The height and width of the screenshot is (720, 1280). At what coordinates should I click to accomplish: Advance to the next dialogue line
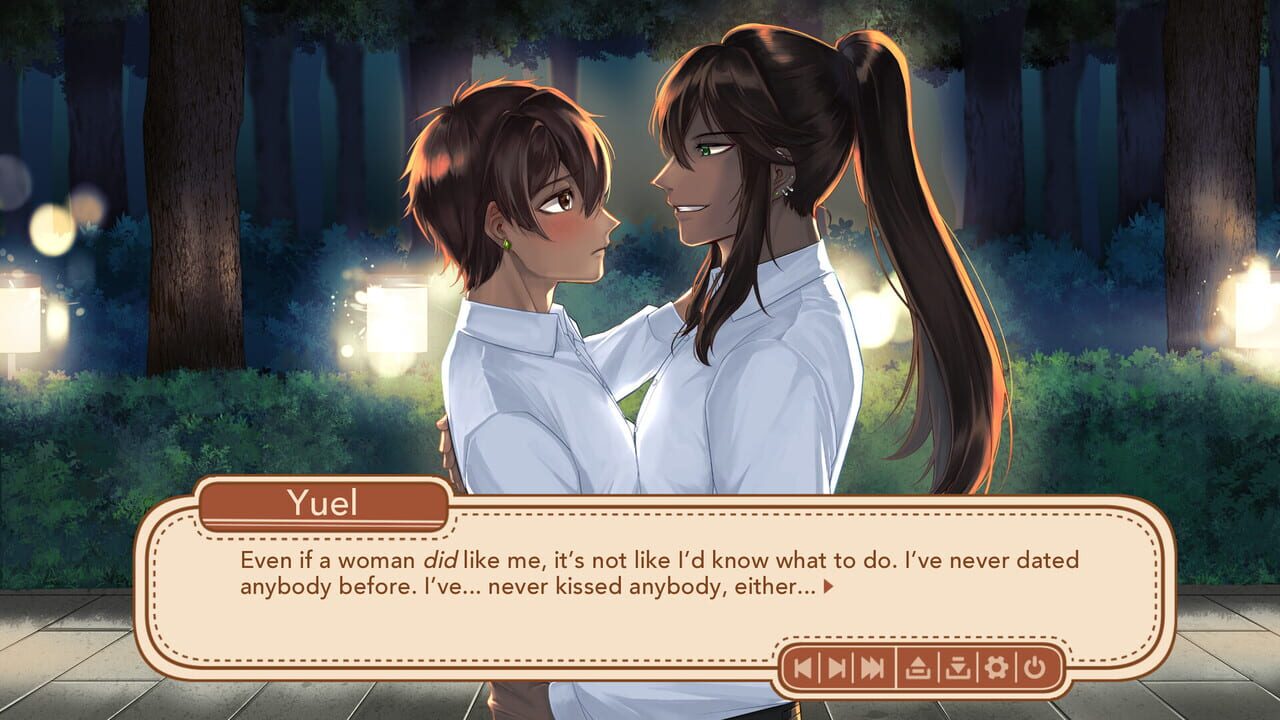point(836,666)
